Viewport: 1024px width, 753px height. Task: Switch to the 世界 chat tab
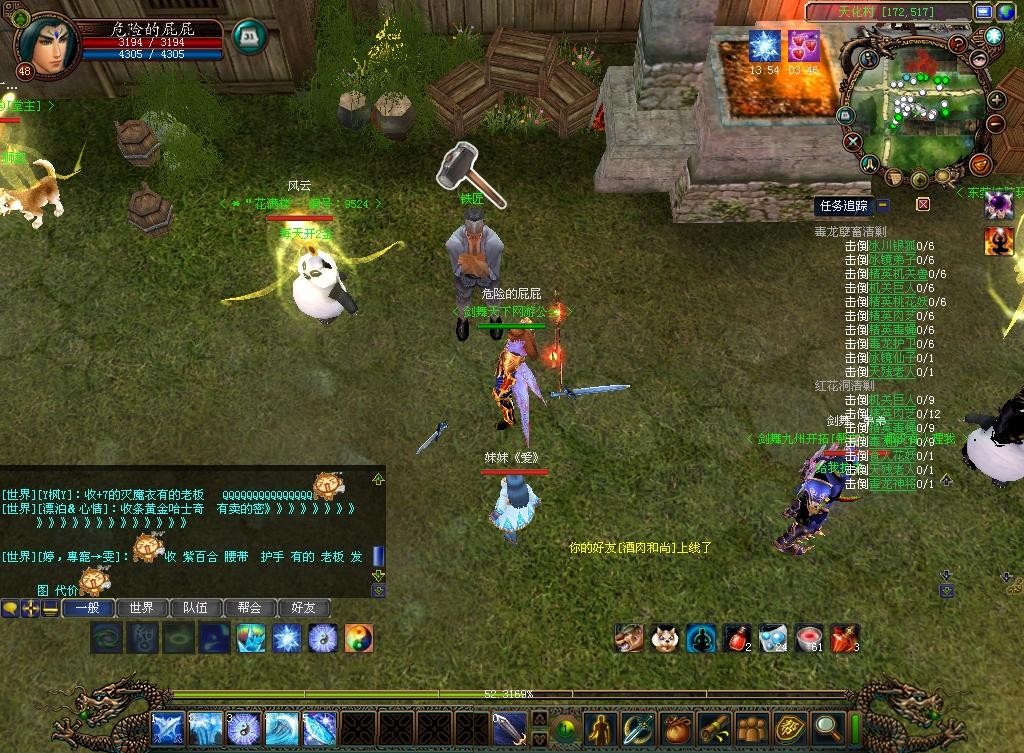coord(142,608)
